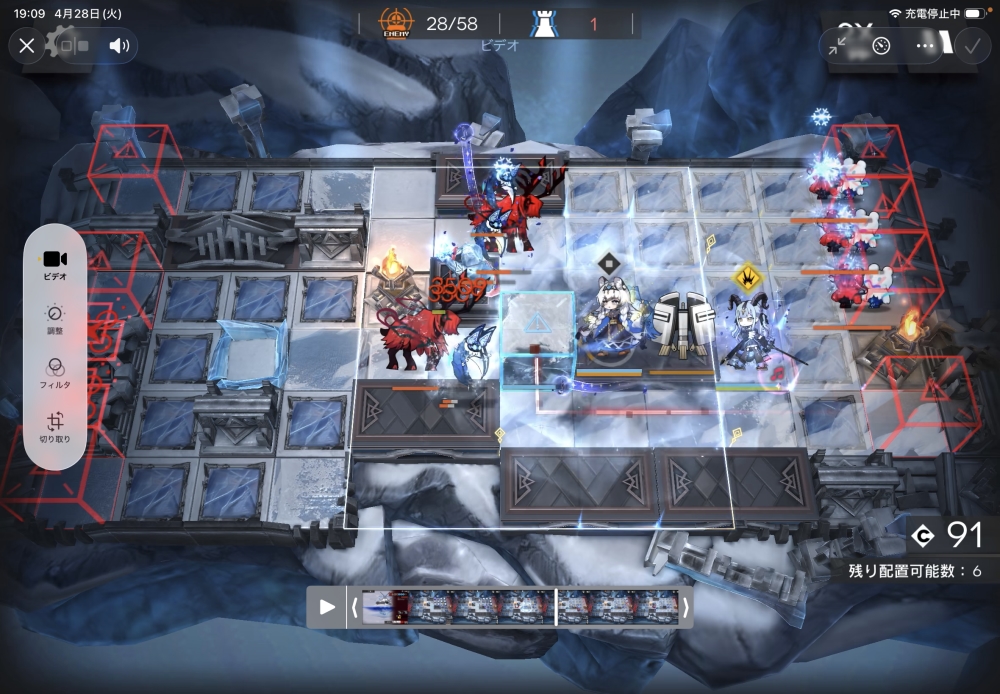
Task: Click the left trim handle of the filmstrip
Action: 354,607
